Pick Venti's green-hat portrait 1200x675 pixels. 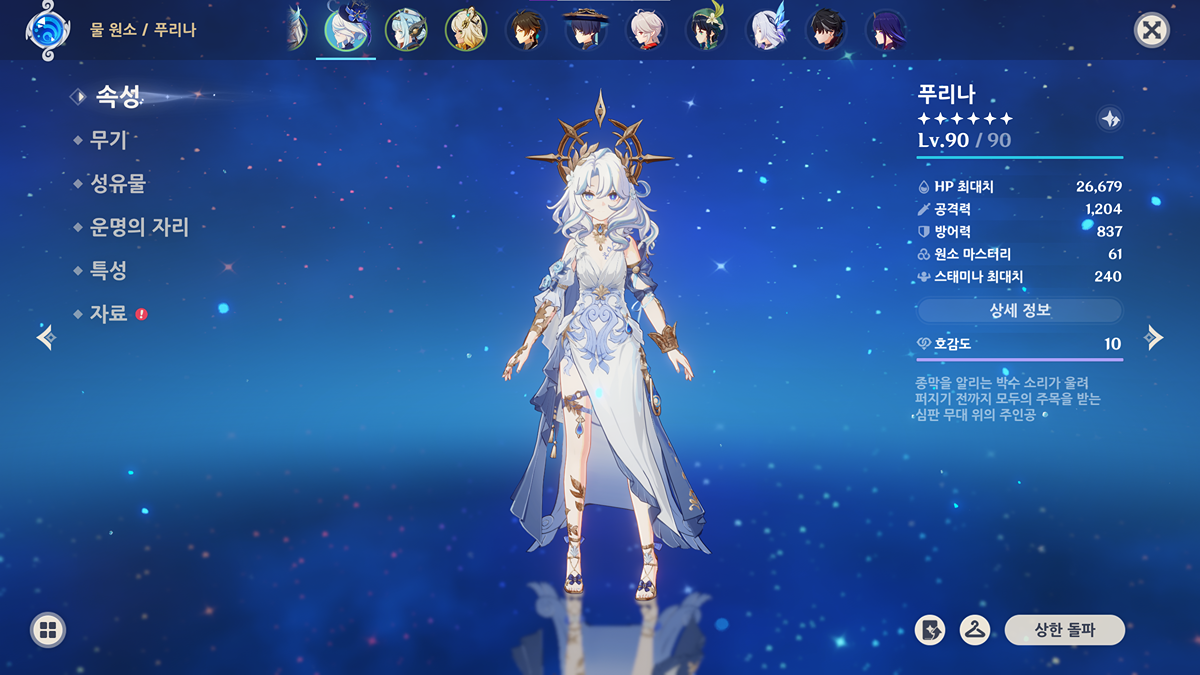[x=706, y=30]
